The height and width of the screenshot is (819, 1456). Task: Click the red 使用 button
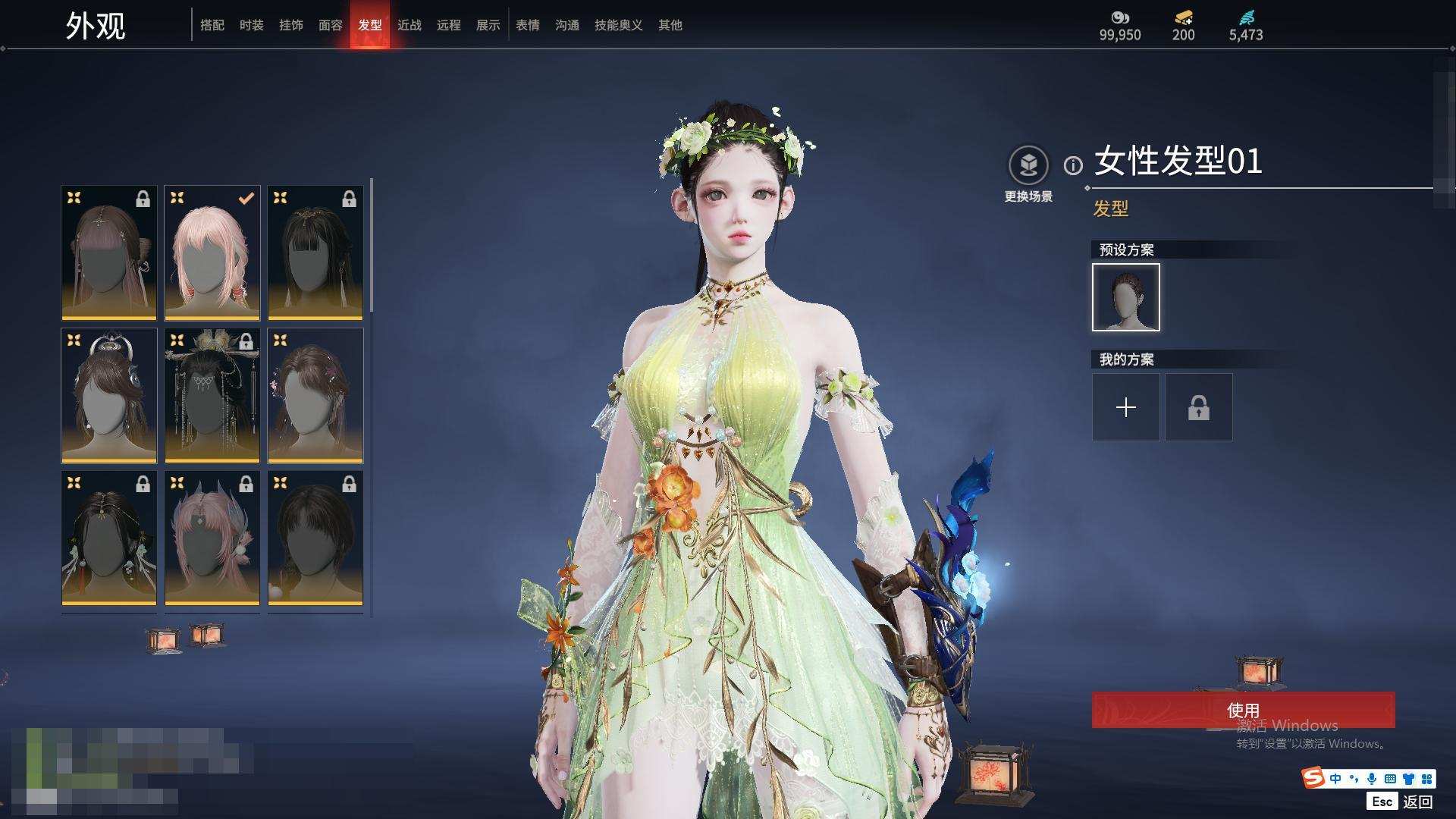pyautogui.click(x=1243, y=710)
